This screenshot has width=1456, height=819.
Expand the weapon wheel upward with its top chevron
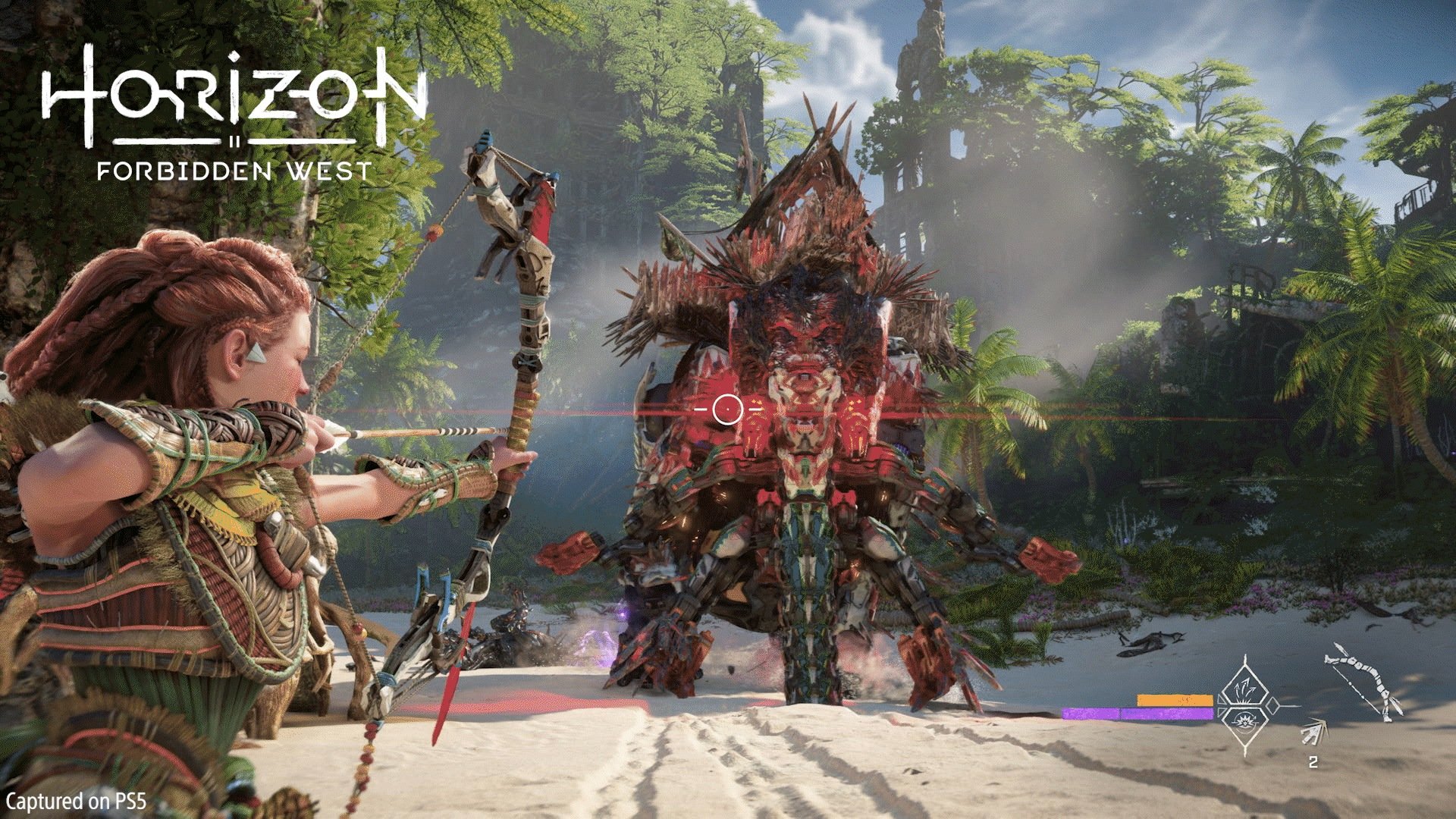[x=1245, y=657]
